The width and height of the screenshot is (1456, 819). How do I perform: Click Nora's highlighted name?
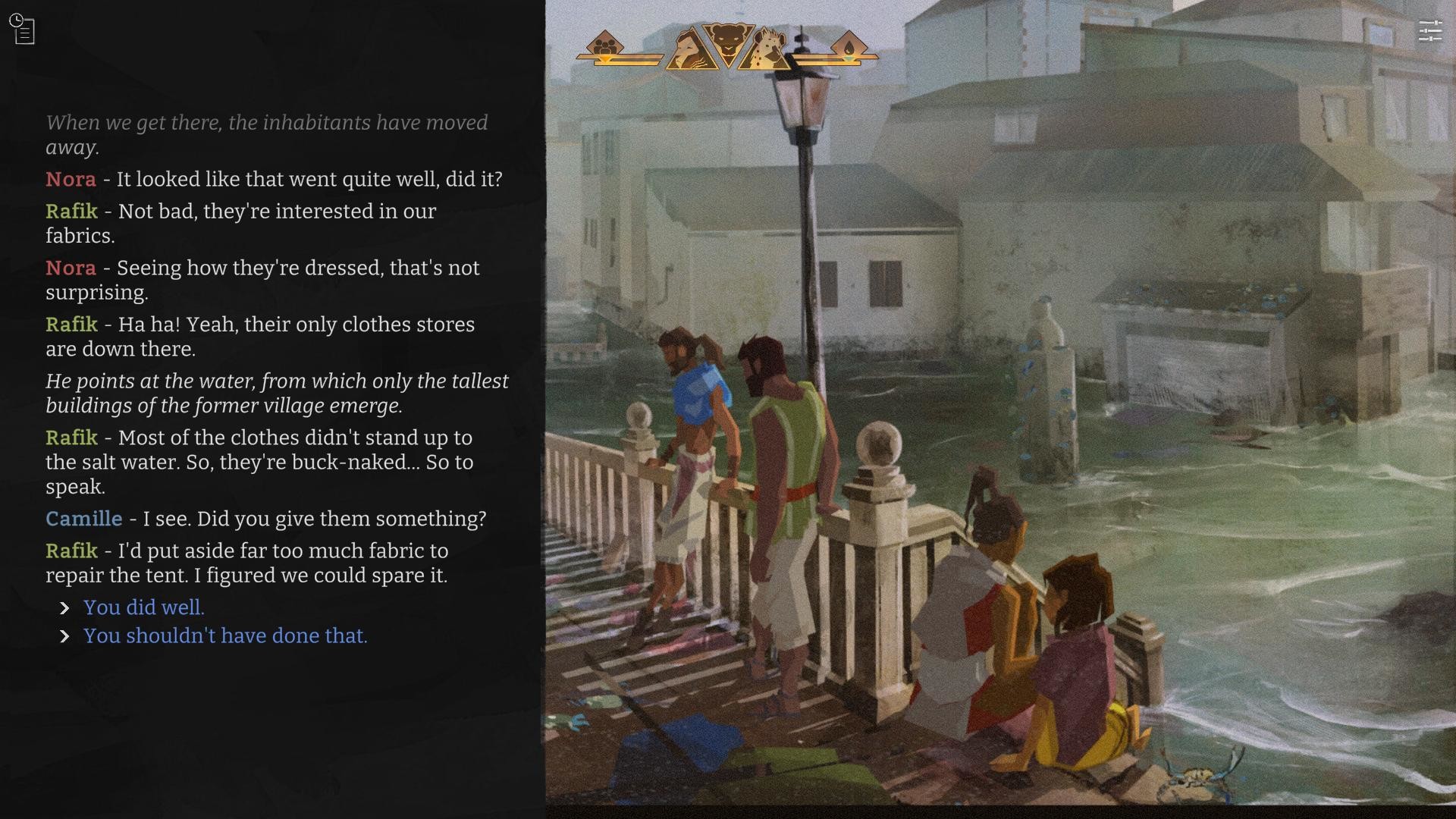tap(71, 180)
